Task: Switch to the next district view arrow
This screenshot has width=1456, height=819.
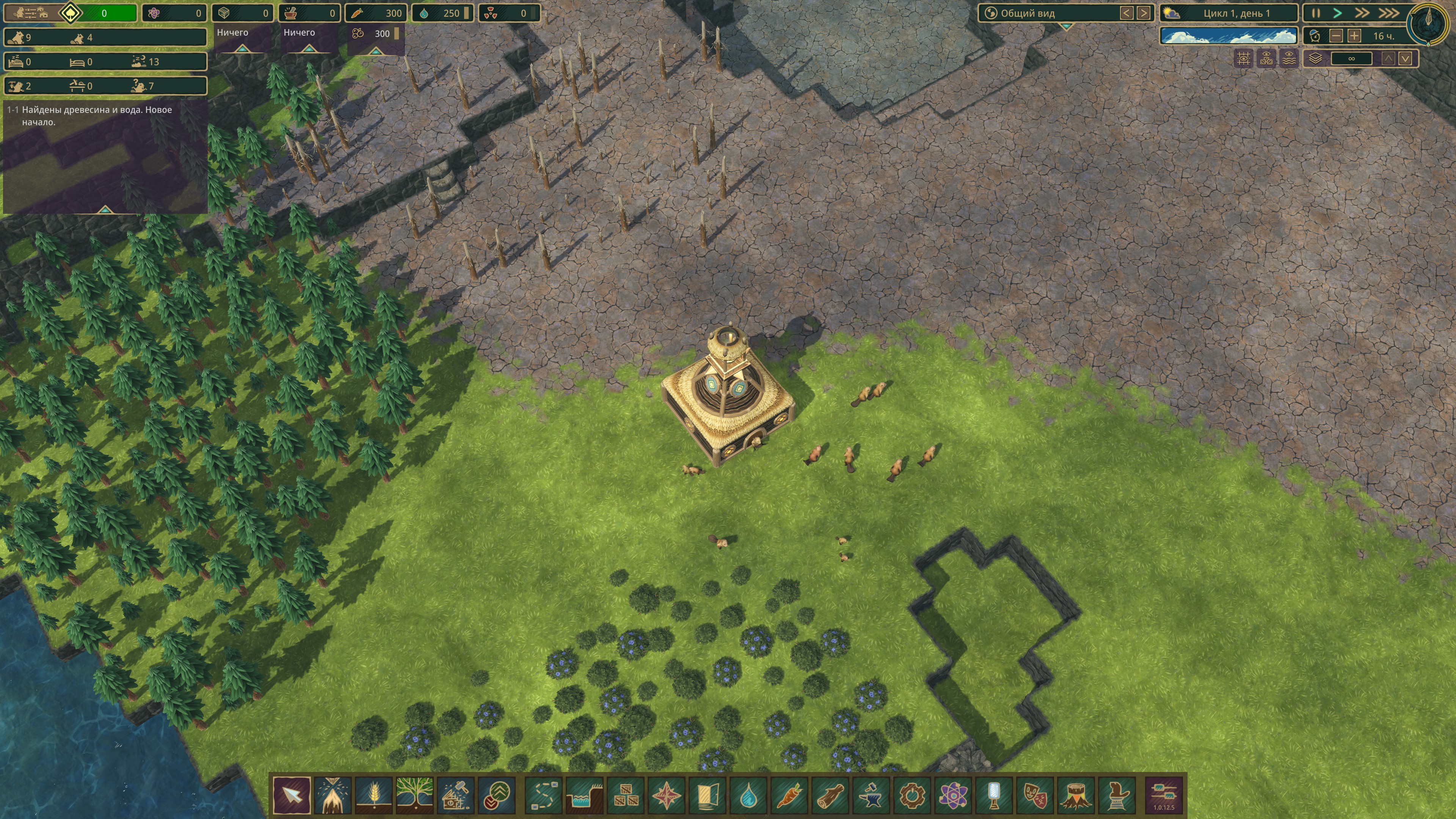Action: tap(1143, 13)
